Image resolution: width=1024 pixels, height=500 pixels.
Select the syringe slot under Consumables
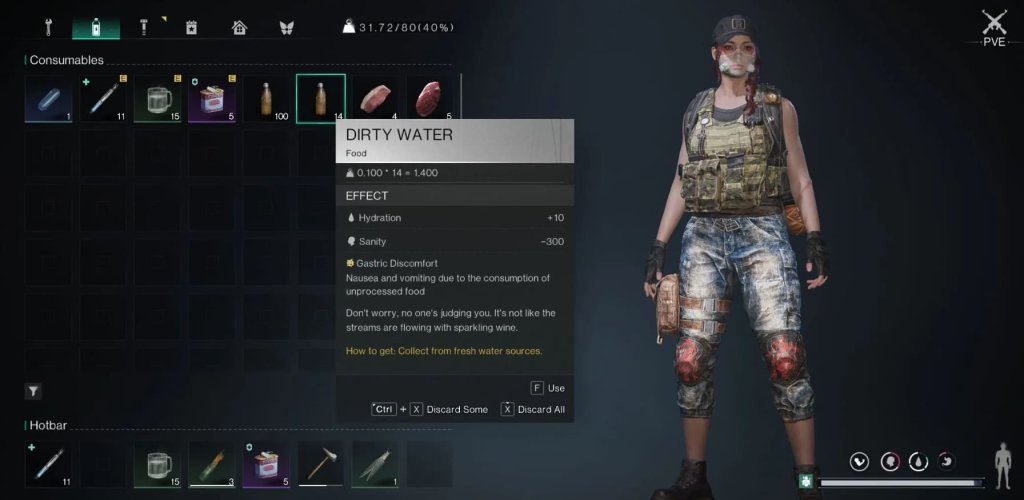[x=103, y=99]
